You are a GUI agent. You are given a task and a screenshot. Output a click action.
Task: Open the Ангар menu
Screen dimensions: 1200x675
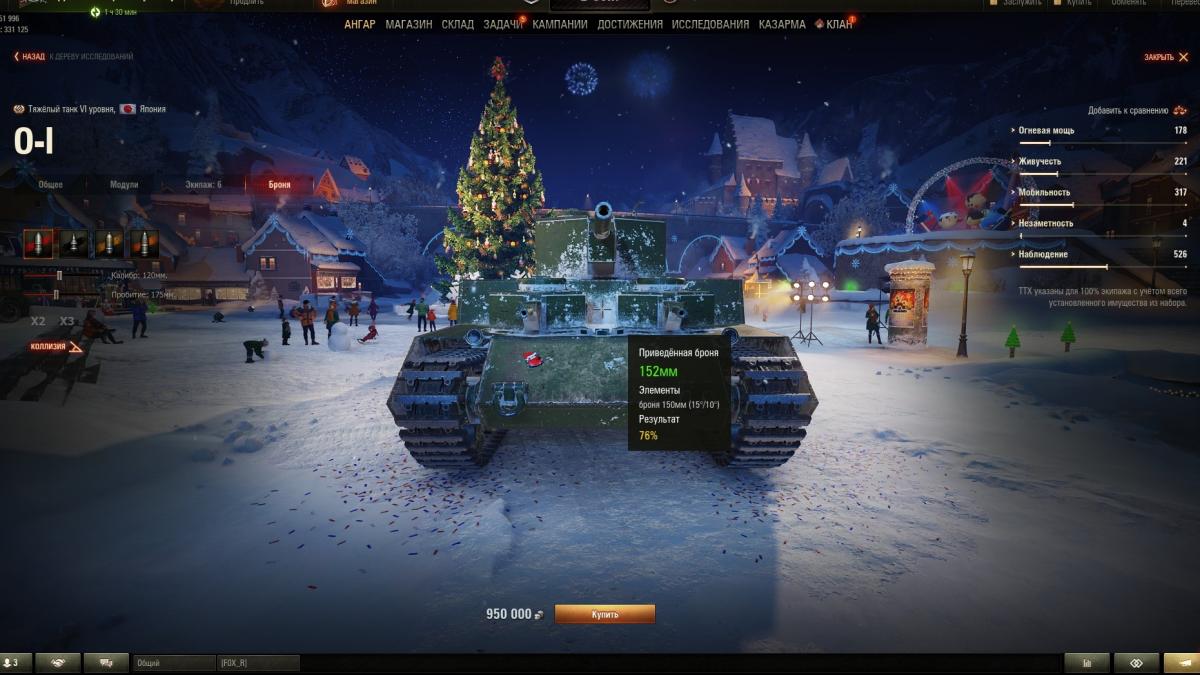(x=359, y=24)
